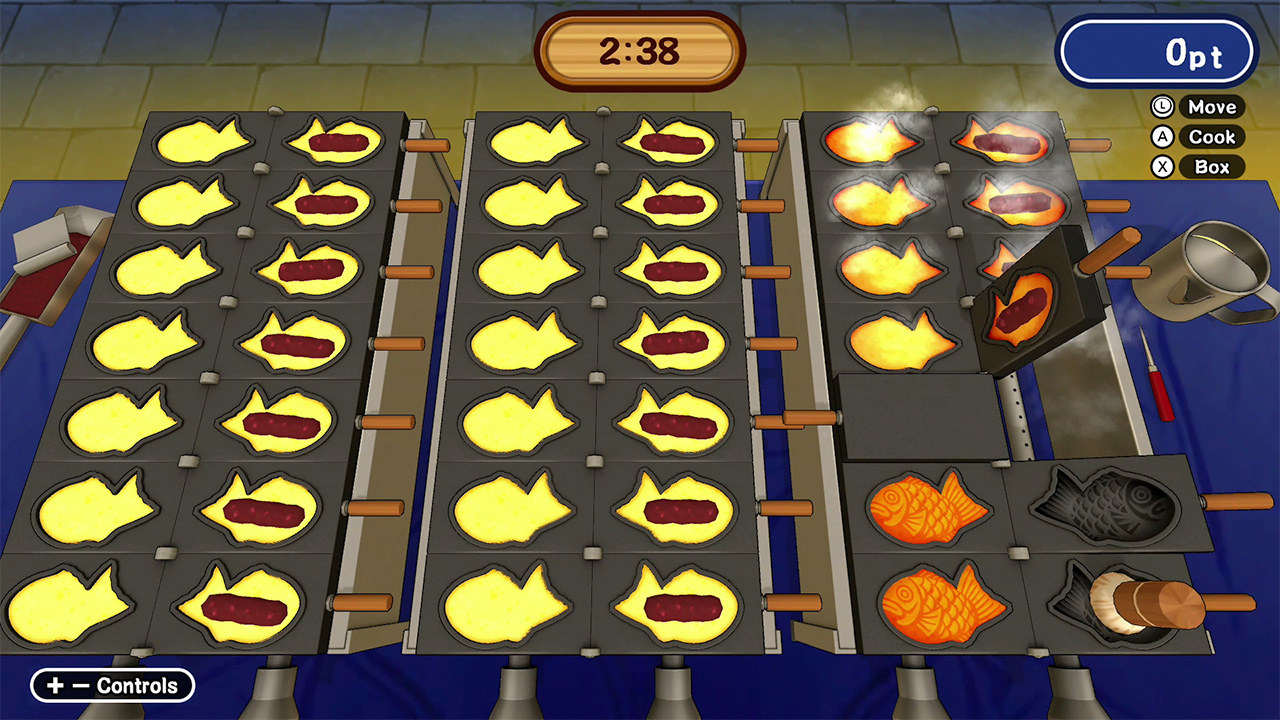
Task: Click the + − Controls button
Action: (111, 686)
